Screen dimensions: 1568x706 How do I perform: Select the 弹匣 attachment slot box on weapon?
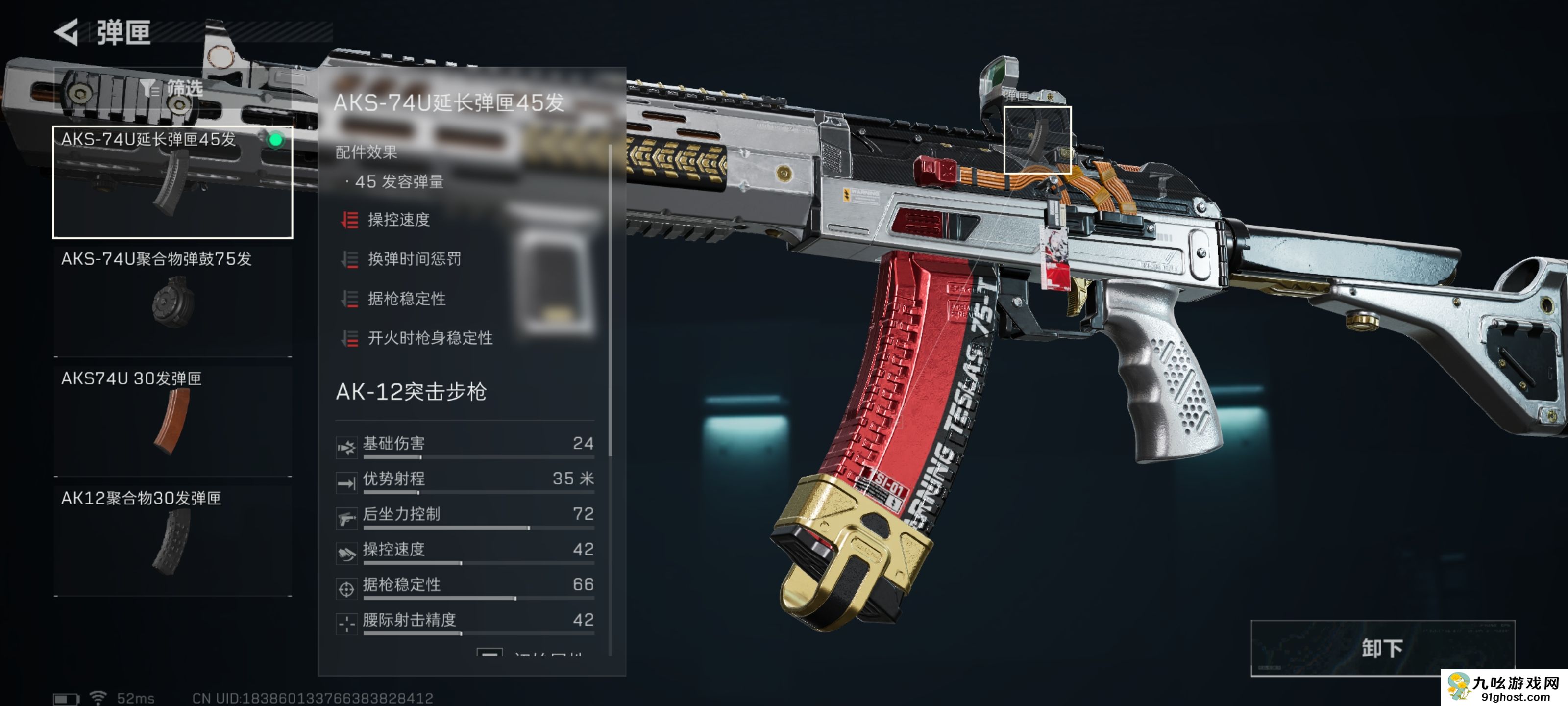pos(1037,140)
